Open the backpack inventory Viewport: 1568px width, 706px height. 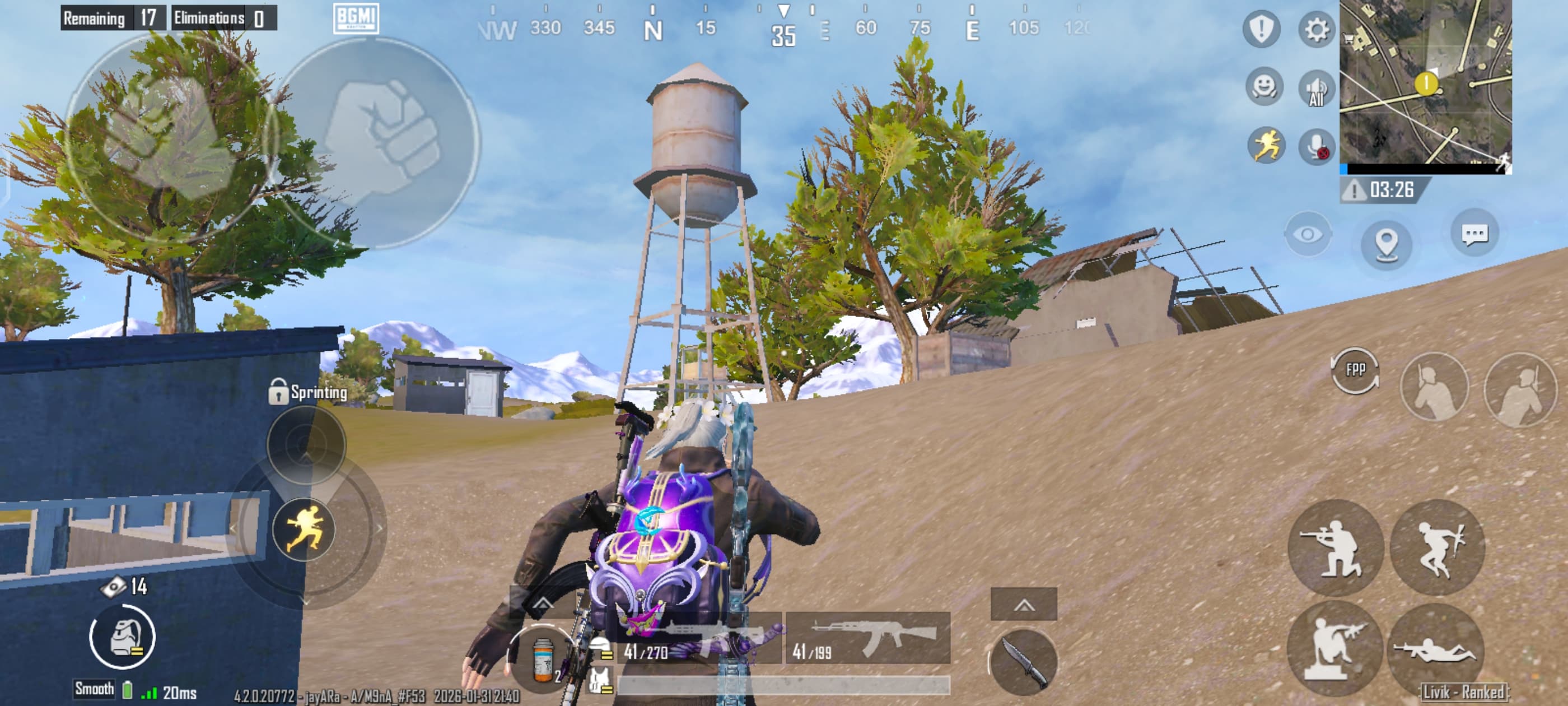[x=122, y=637]
